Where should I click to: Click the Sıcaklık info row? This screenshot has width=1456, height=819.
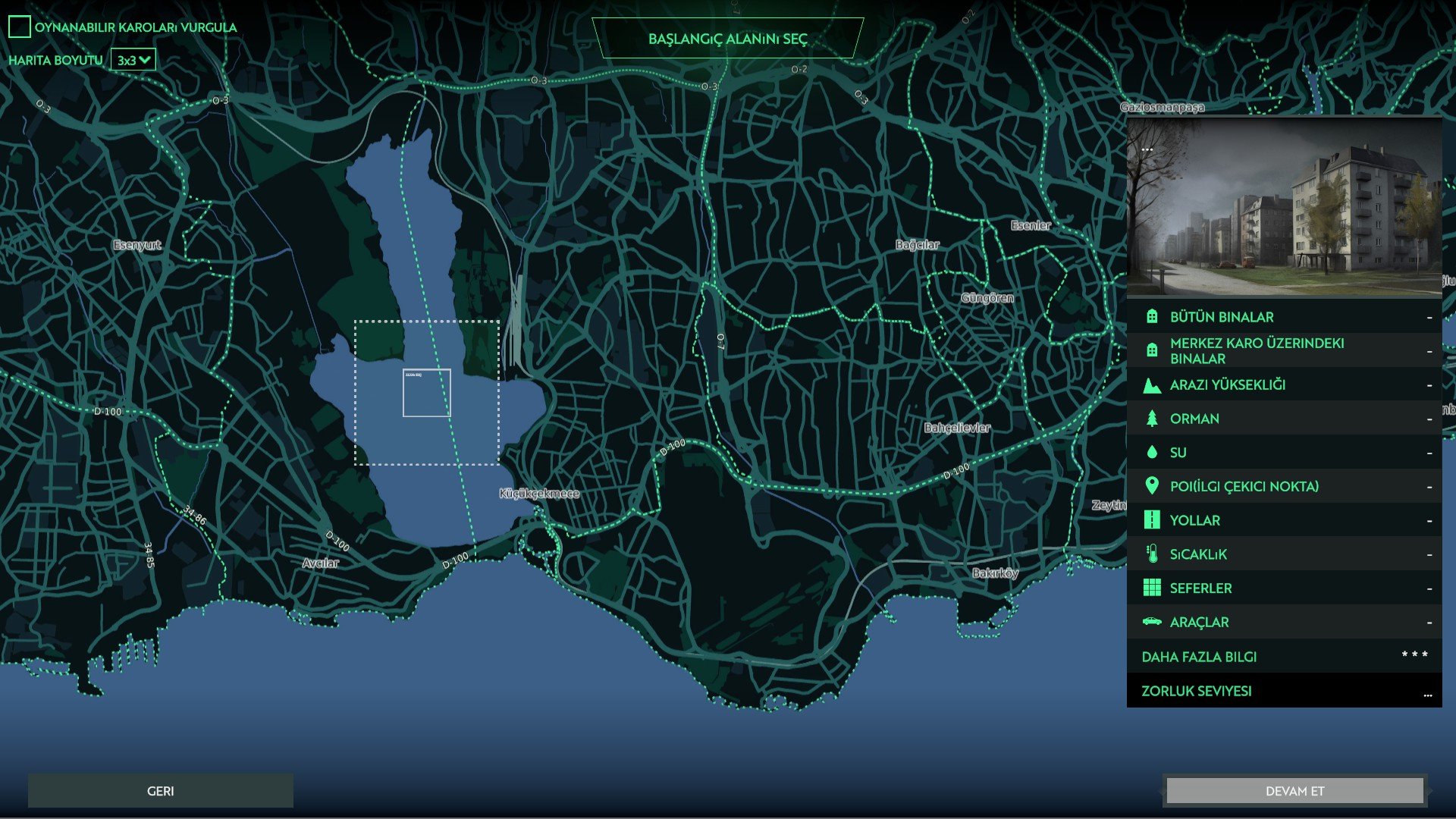1284,554
